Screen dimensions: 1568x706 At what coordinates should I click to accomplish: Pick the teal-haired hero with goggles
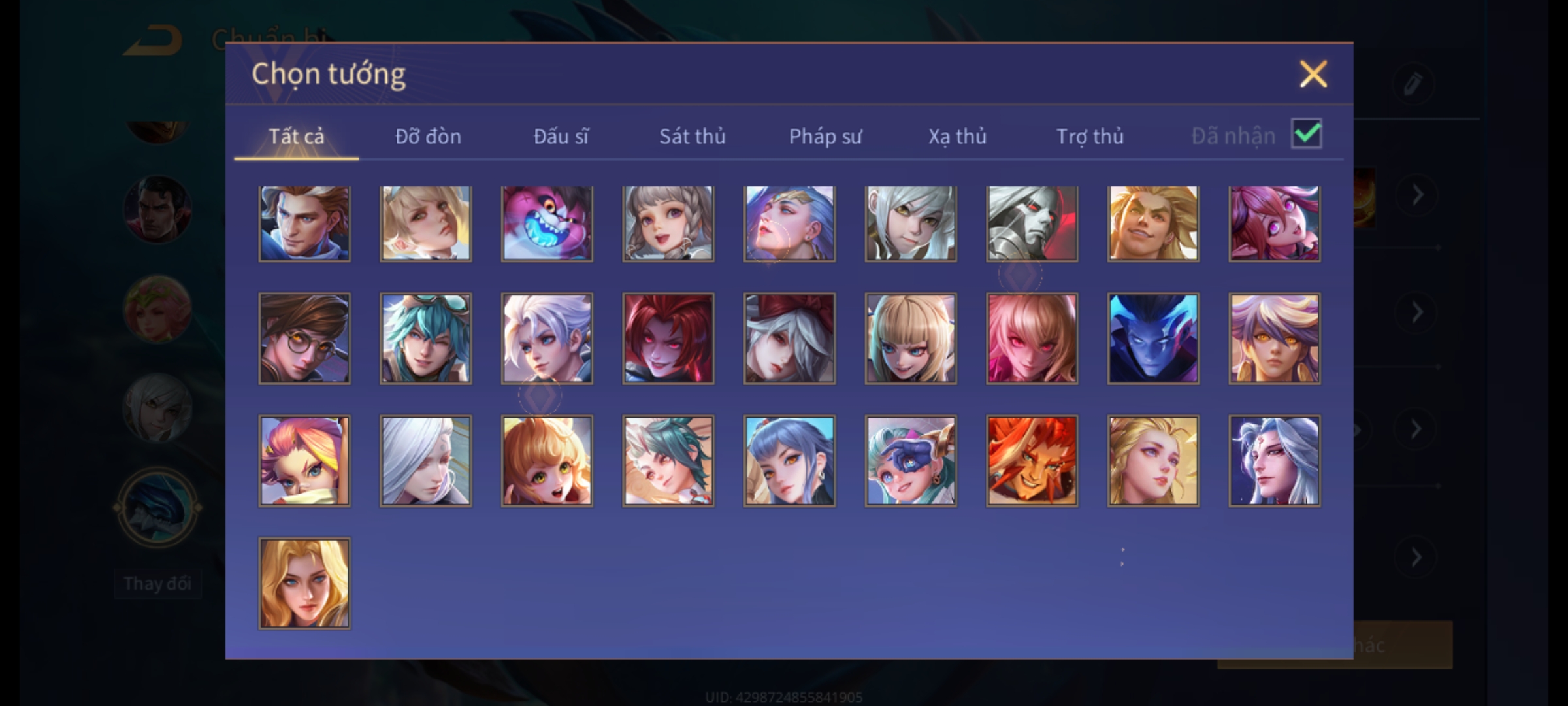click(425, 338)
